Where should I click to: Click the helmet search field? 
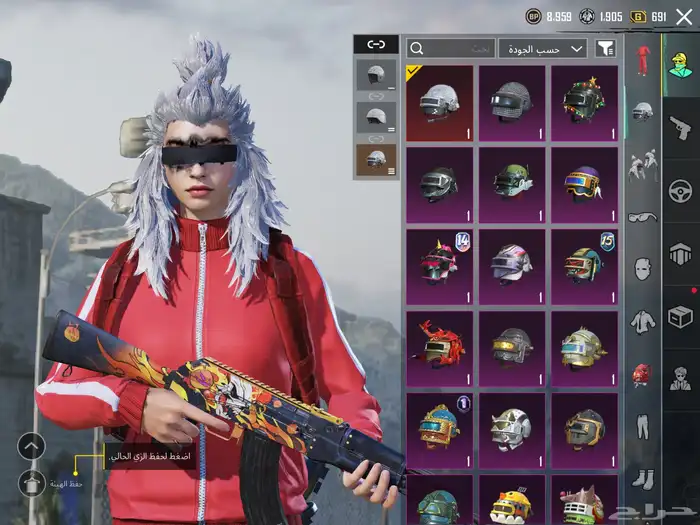451,48
